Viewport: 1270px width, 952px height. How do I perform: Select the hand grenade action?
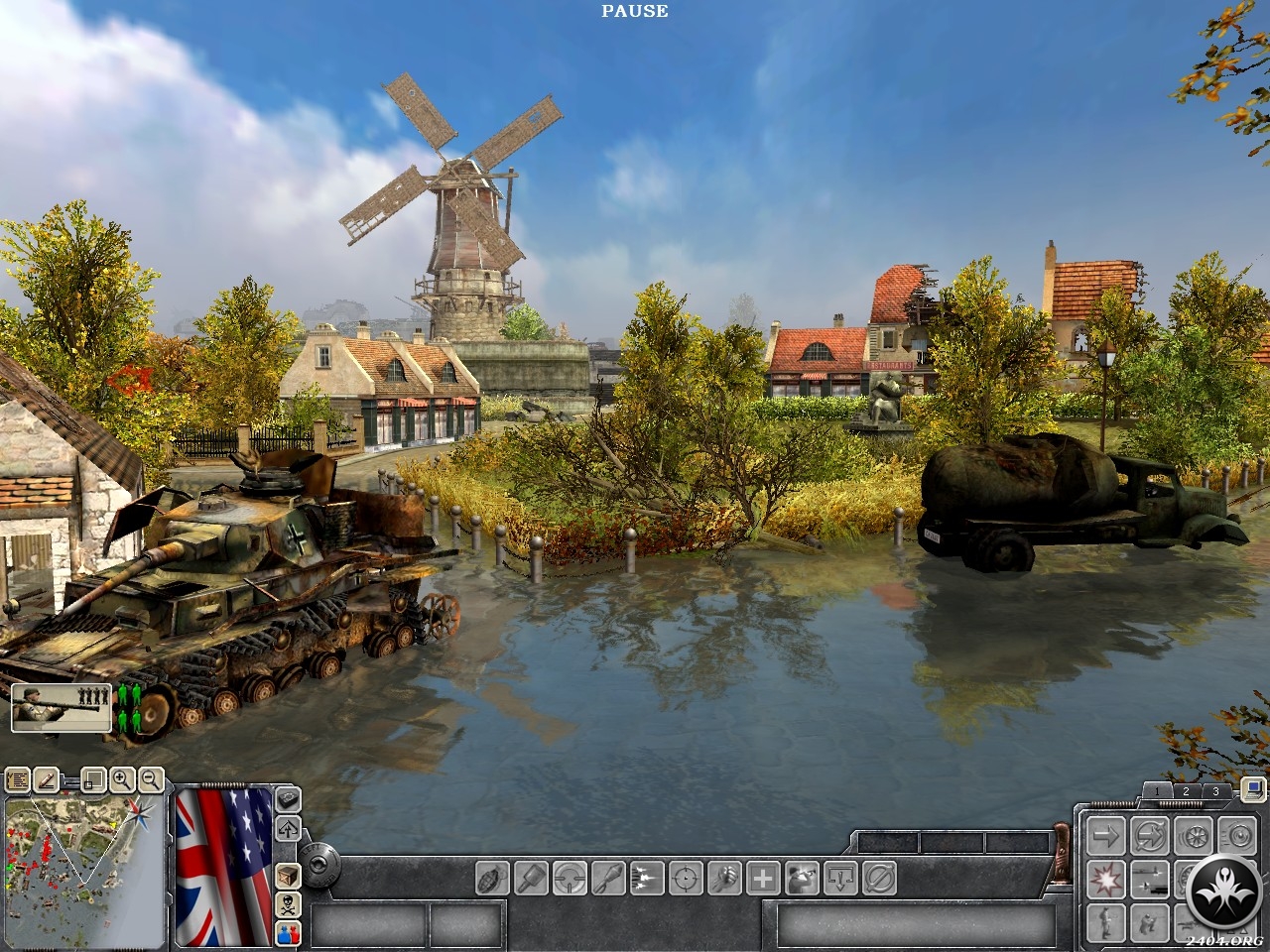pos(493,878)
